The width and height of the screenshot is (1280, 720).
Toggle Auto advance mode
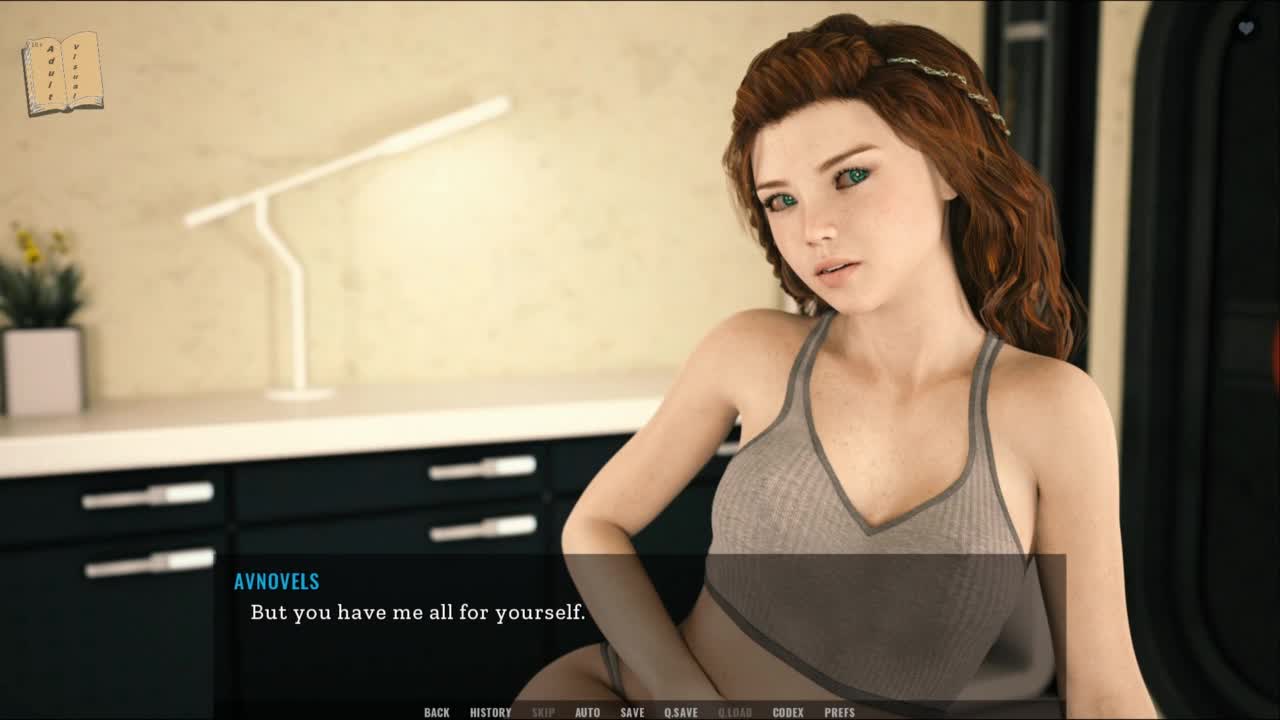[x=587, y=712]
